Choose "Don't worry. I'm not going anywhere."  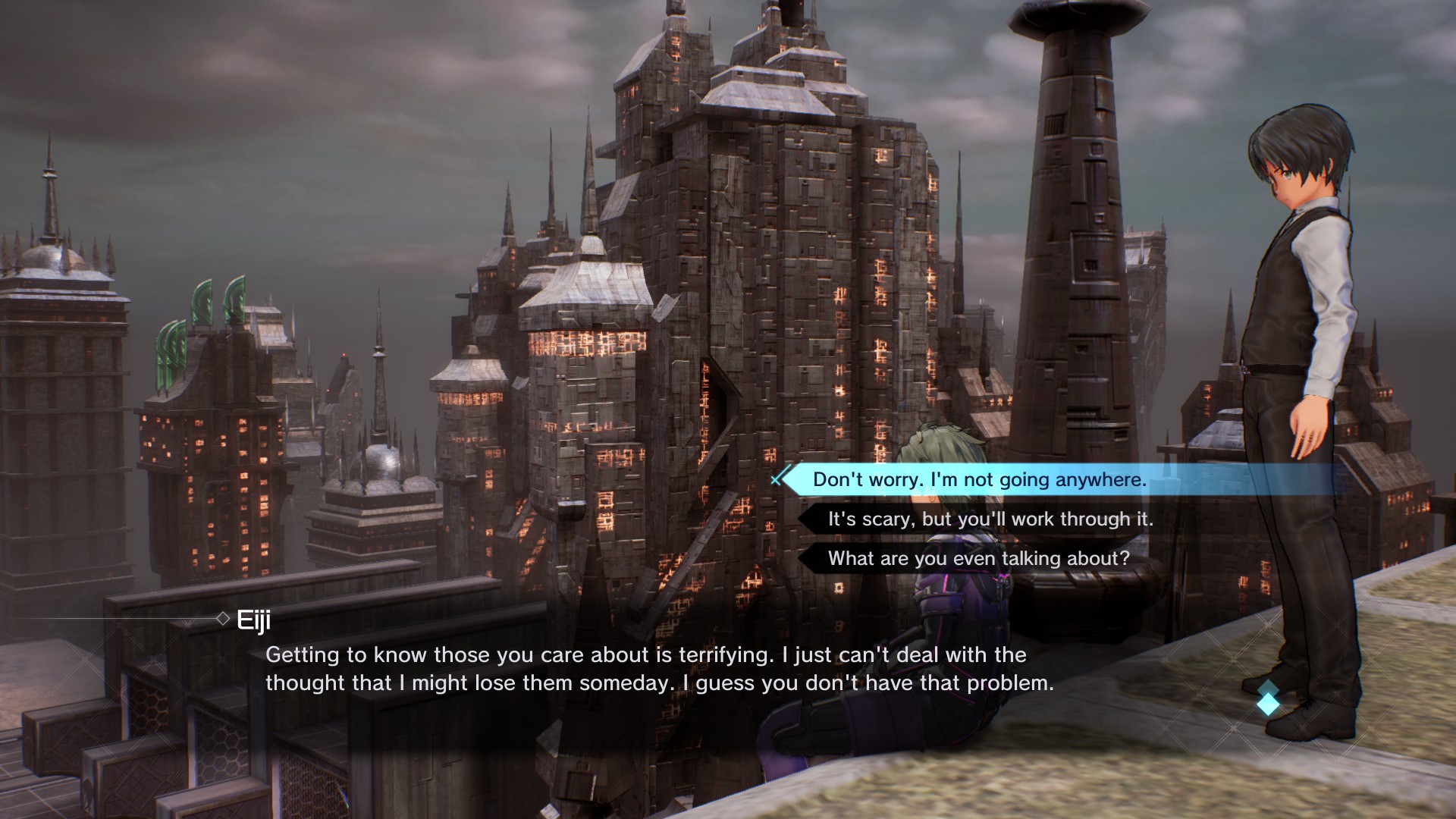click(x=979, y=480)
